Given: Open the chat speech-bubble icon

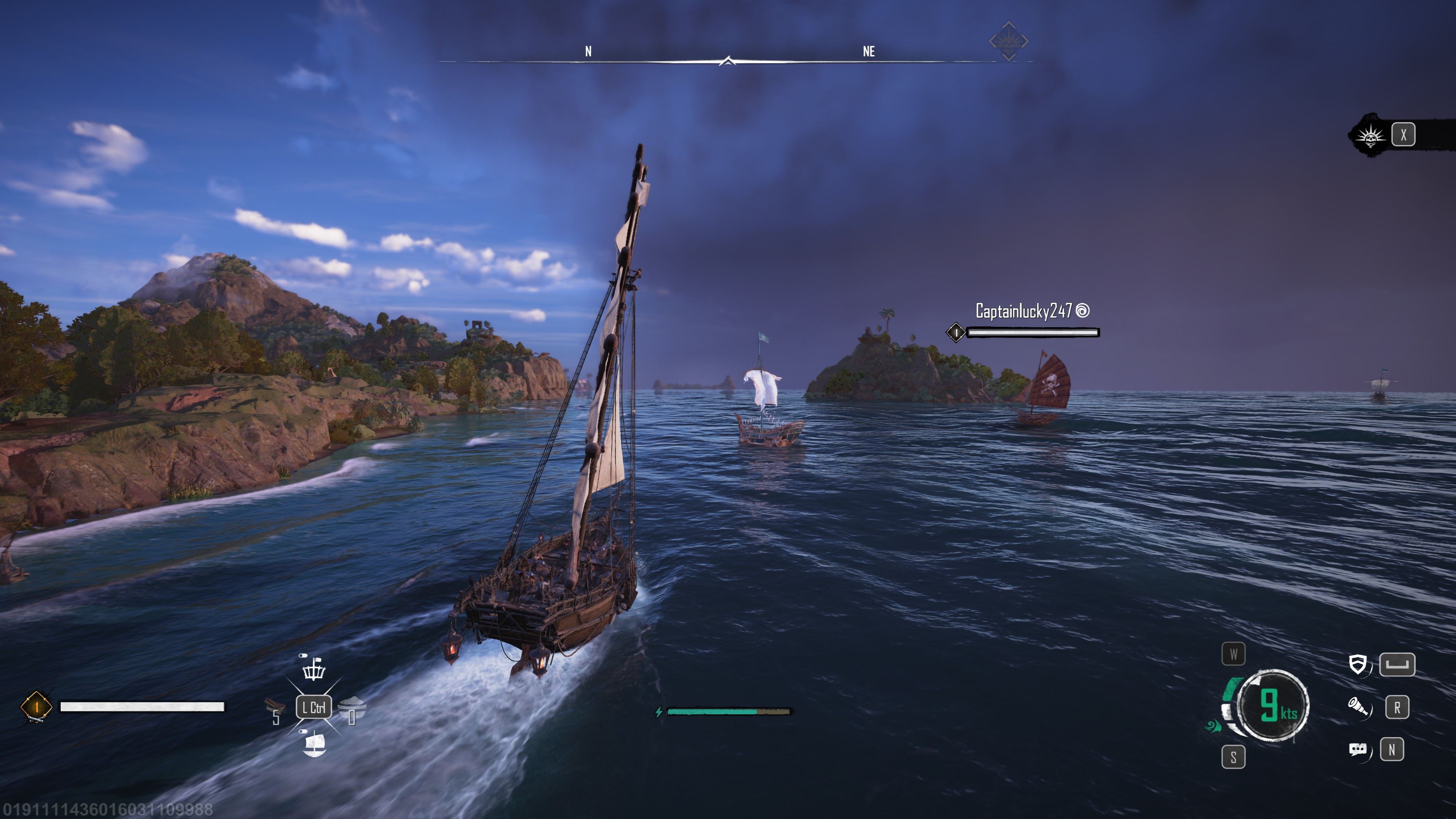Looking at the screenshot, I should [1358, 750].
